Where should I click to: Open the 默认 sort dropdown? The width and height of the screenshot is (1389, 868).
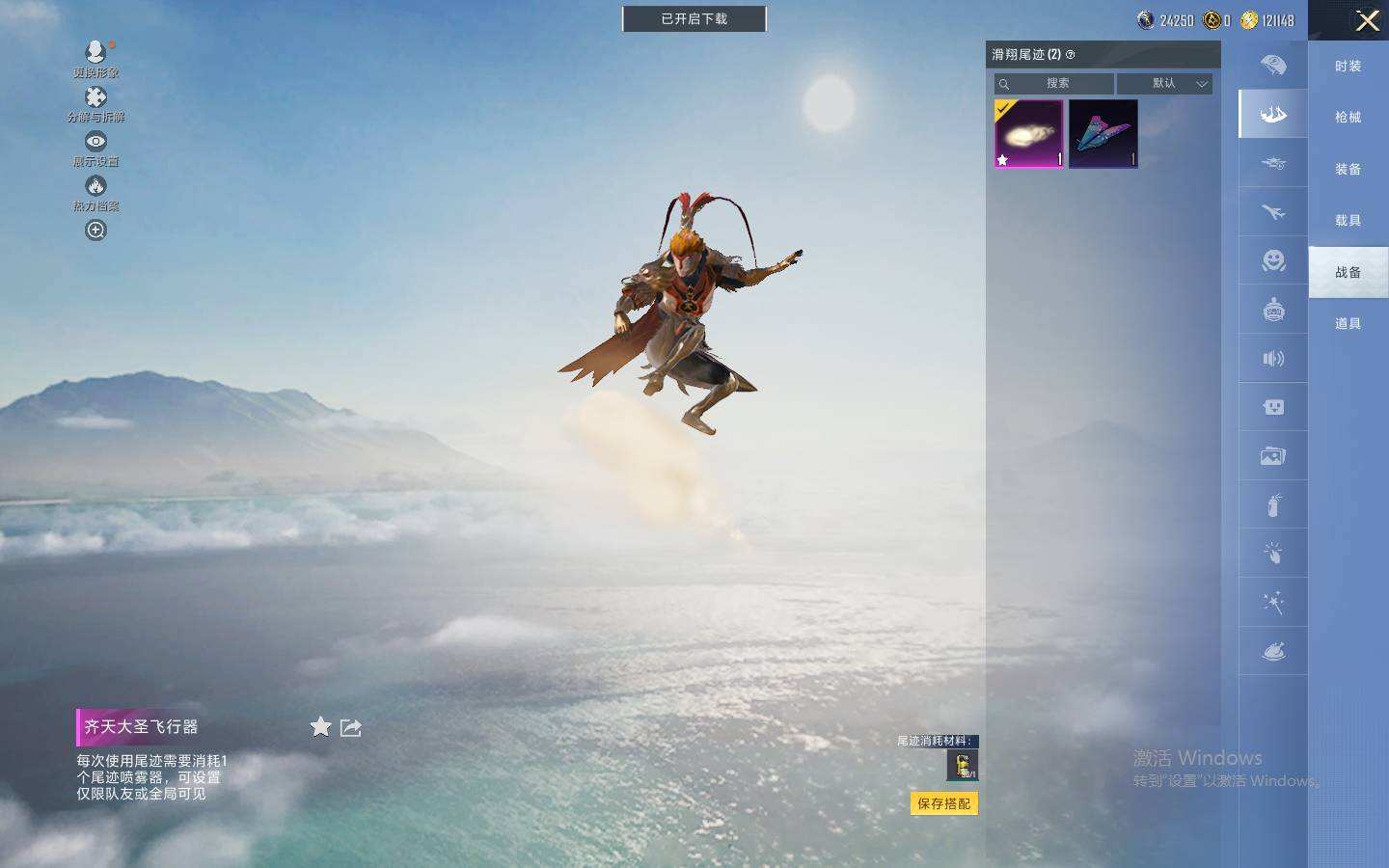click(1164, 84)
